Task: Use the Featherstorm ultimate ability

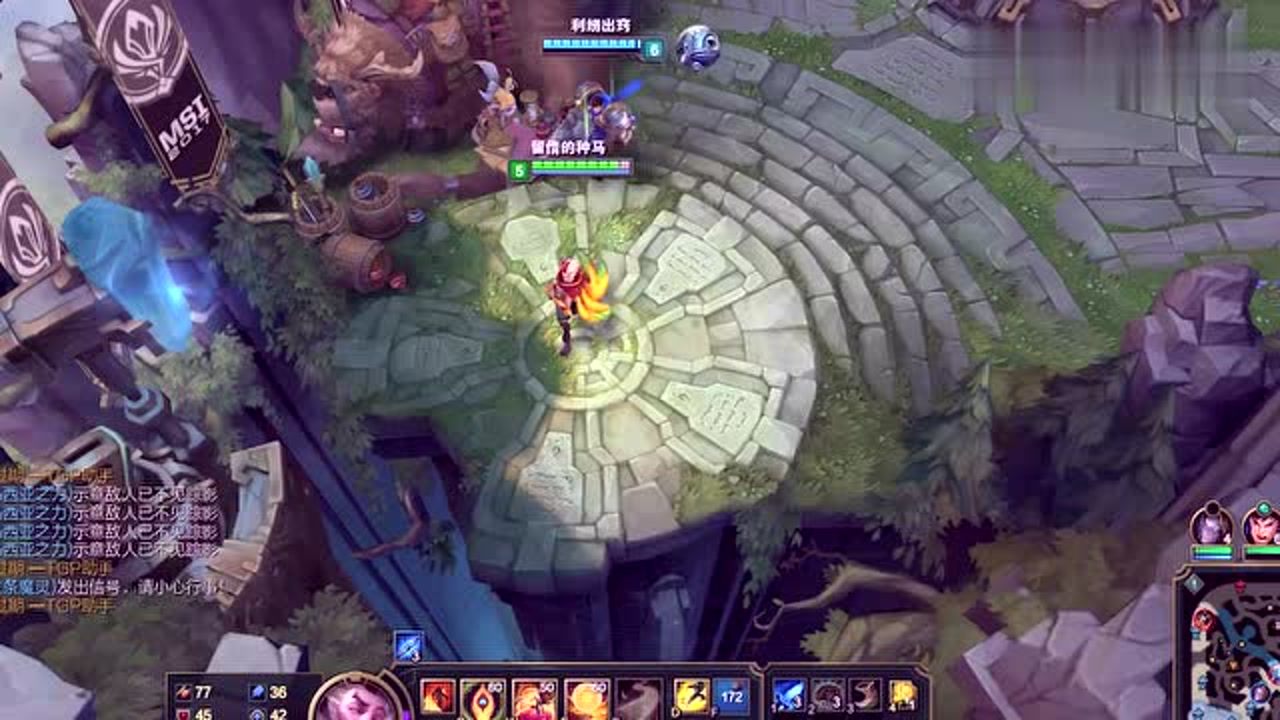Action: 638,698
